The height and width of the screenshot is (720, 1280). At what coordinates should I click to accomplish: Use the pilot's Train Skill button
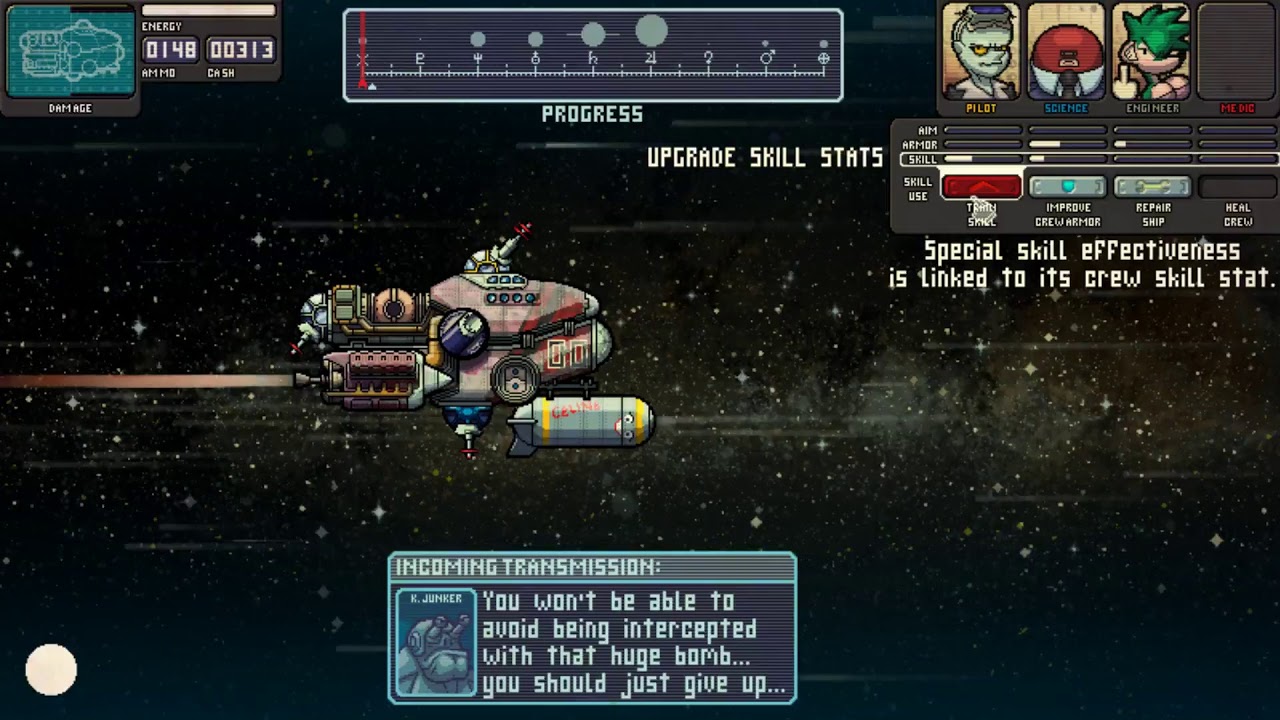point(982,187)
